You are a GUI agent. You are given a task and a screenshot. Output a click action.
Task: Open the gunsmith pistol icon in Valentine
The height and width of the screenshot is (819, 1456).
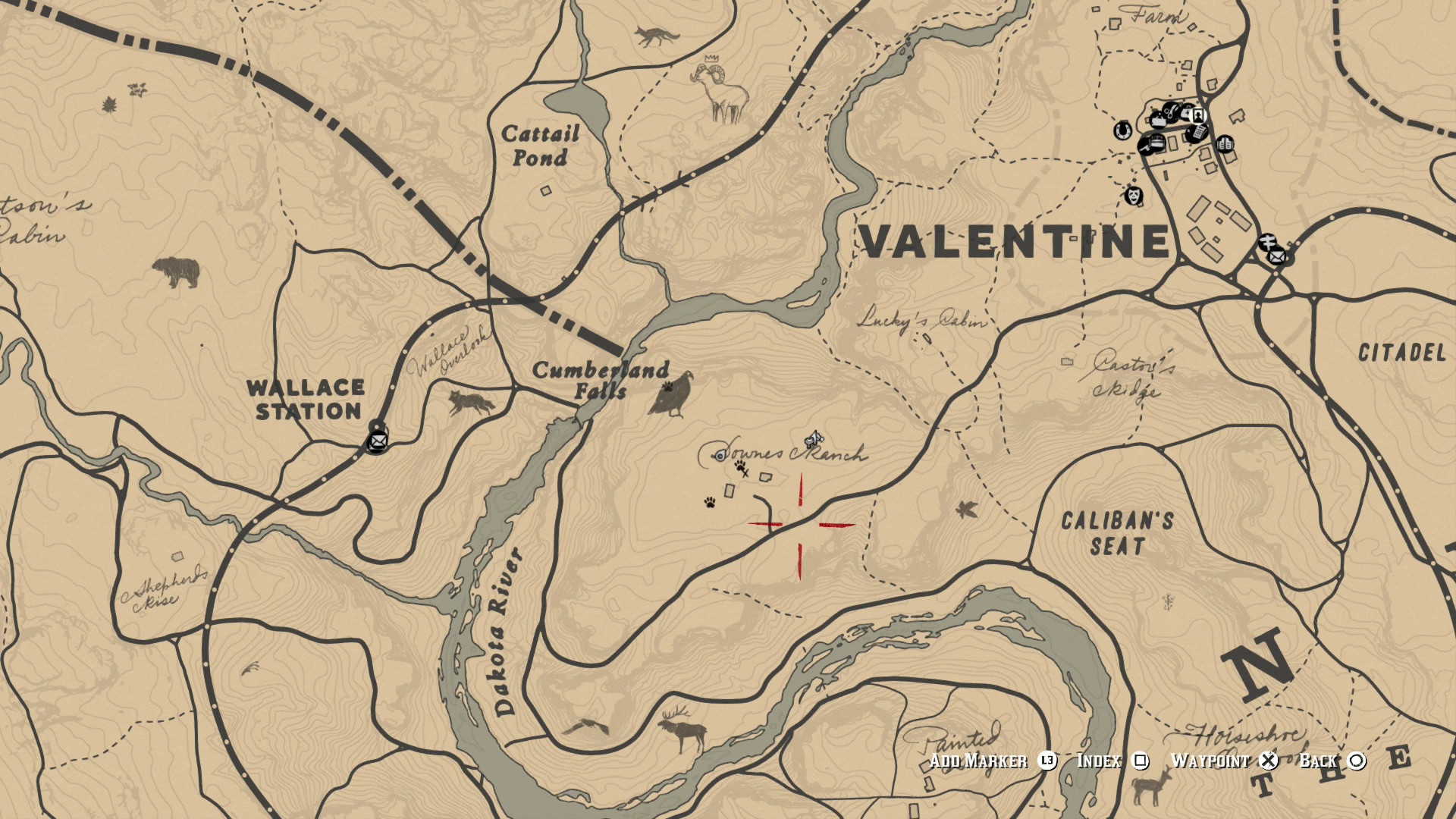[1146, 147]
